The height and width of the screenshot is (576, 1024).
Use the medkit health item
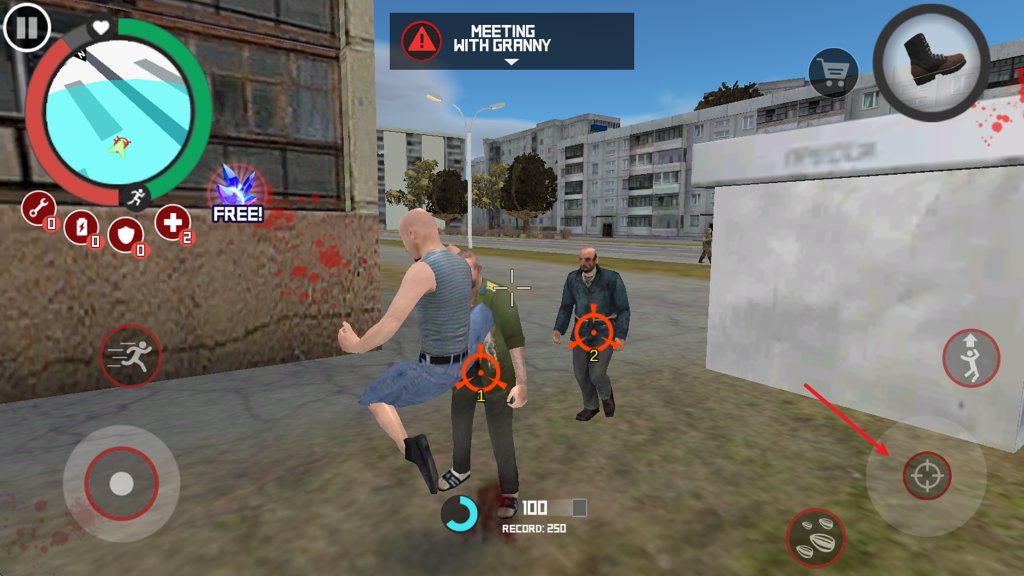tap(172, 222)
